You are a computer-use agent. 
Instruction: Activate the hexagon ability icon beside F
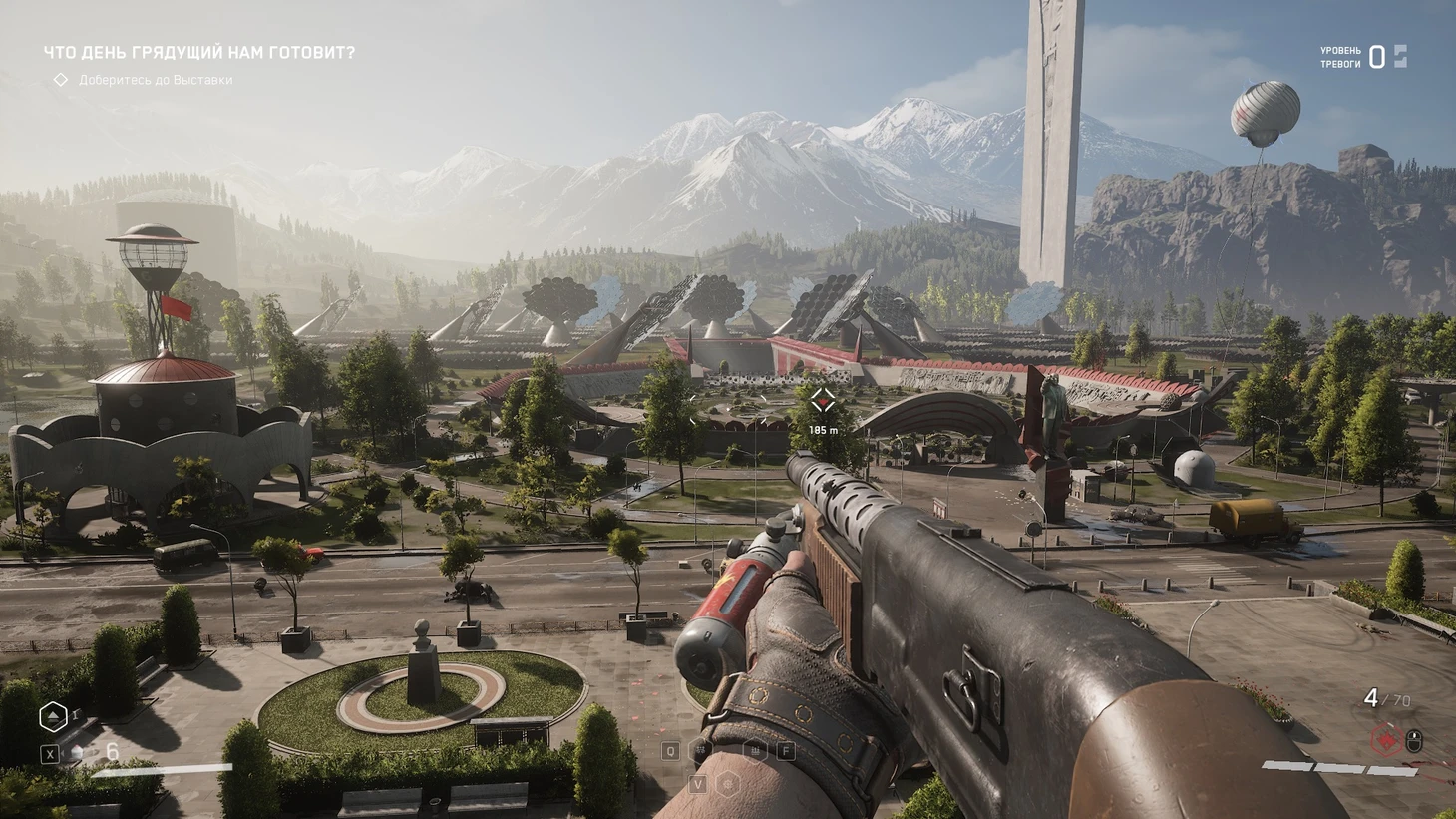pyautogui.click(x=757, y=751)
